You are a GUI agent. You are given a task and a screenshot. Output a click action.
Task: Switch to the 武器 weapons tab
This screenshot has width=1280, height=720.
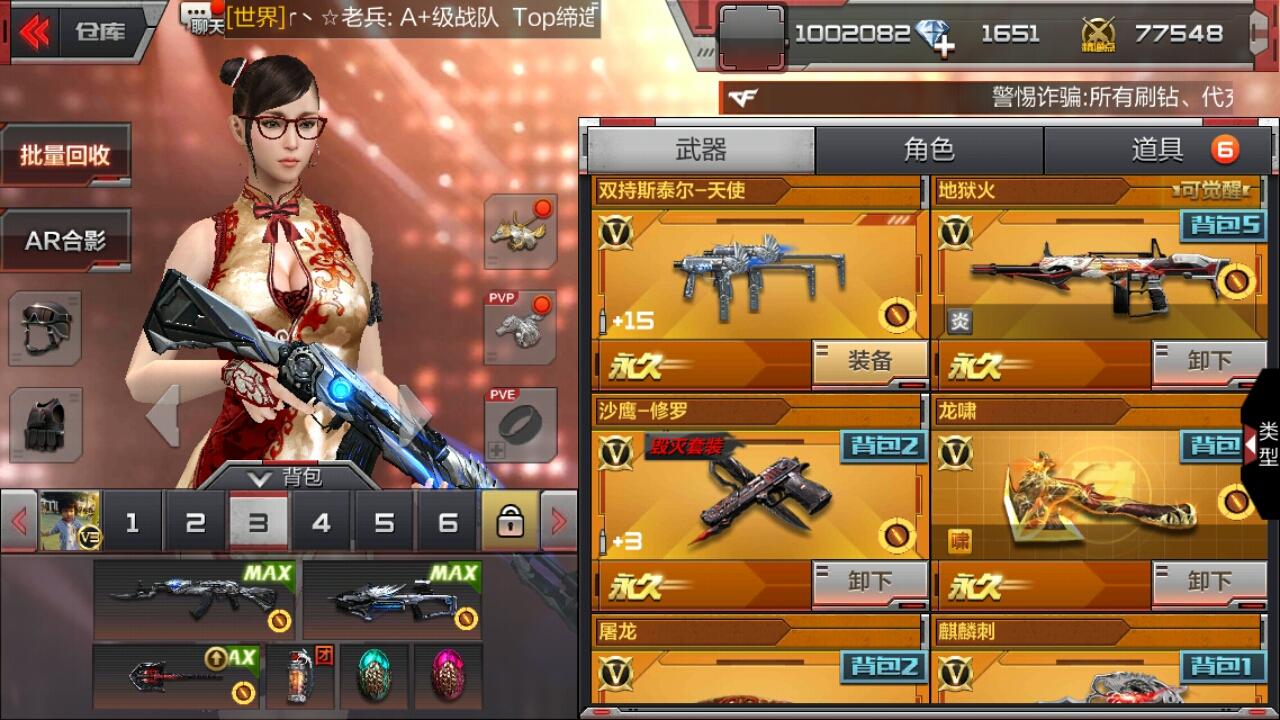coord(700,150)
